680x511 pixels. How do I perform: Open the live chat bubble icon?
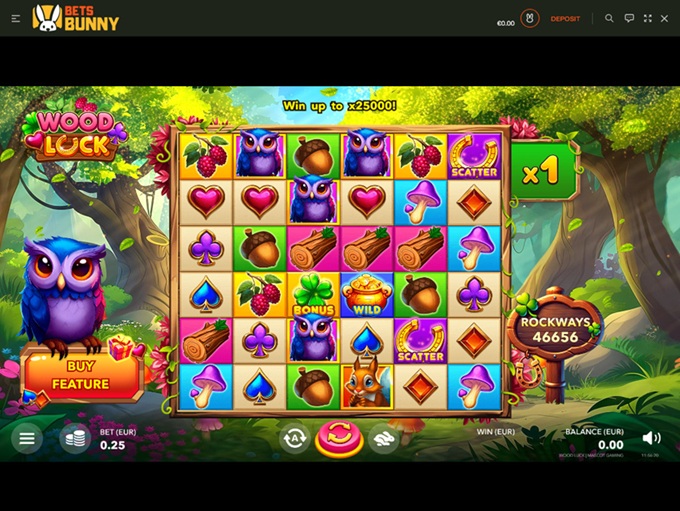(629, 18)
